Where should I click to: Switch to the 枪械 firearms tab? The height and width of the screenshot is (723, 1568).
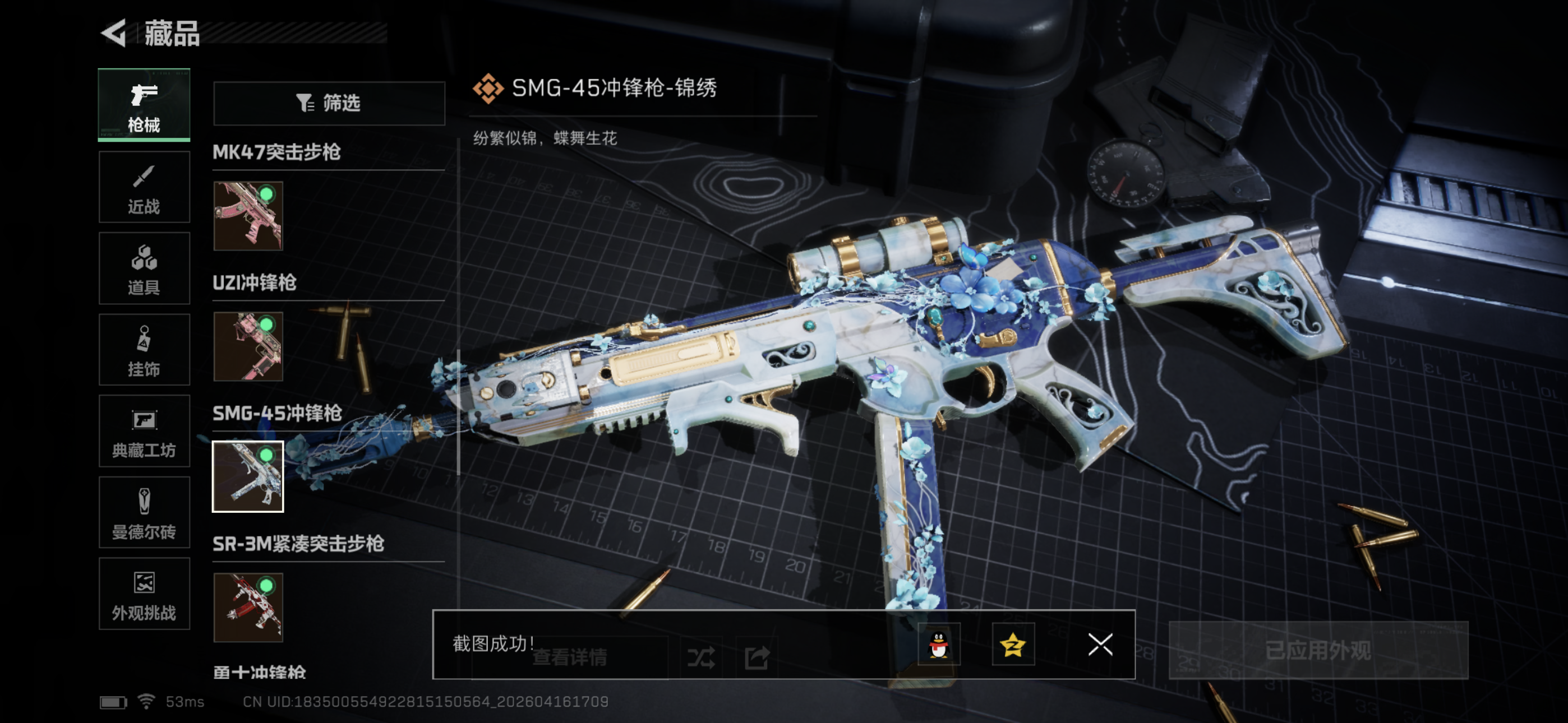coord(144,105)
